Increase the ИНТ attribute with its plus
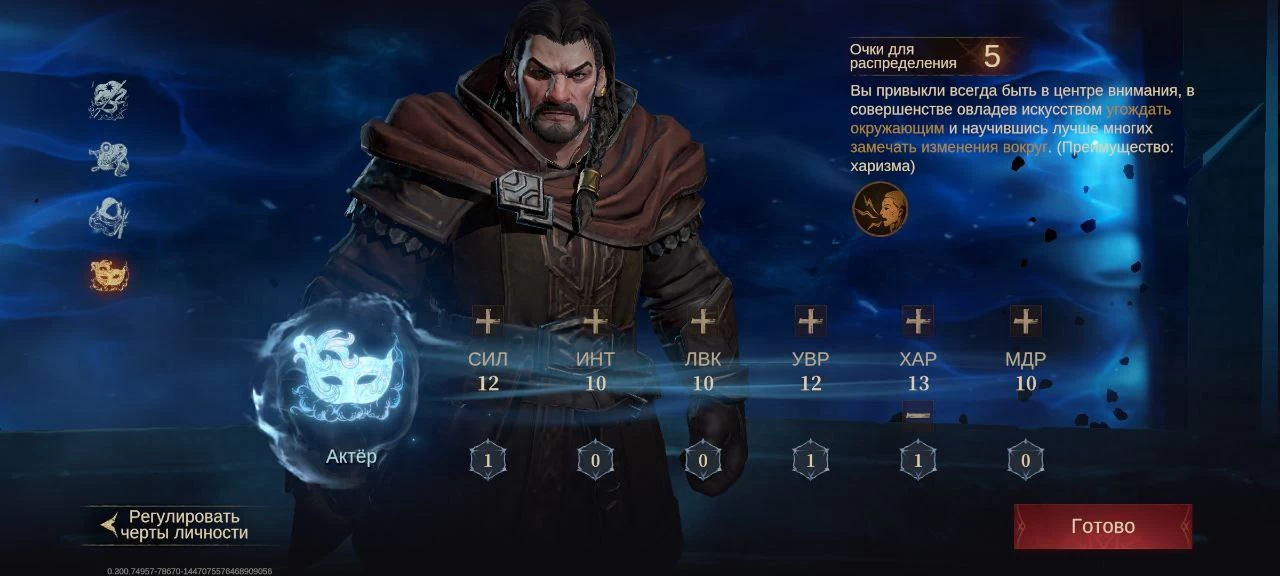Image resolution: width=1280 pixels, height=576 pixels. click(x=595, y=321)
